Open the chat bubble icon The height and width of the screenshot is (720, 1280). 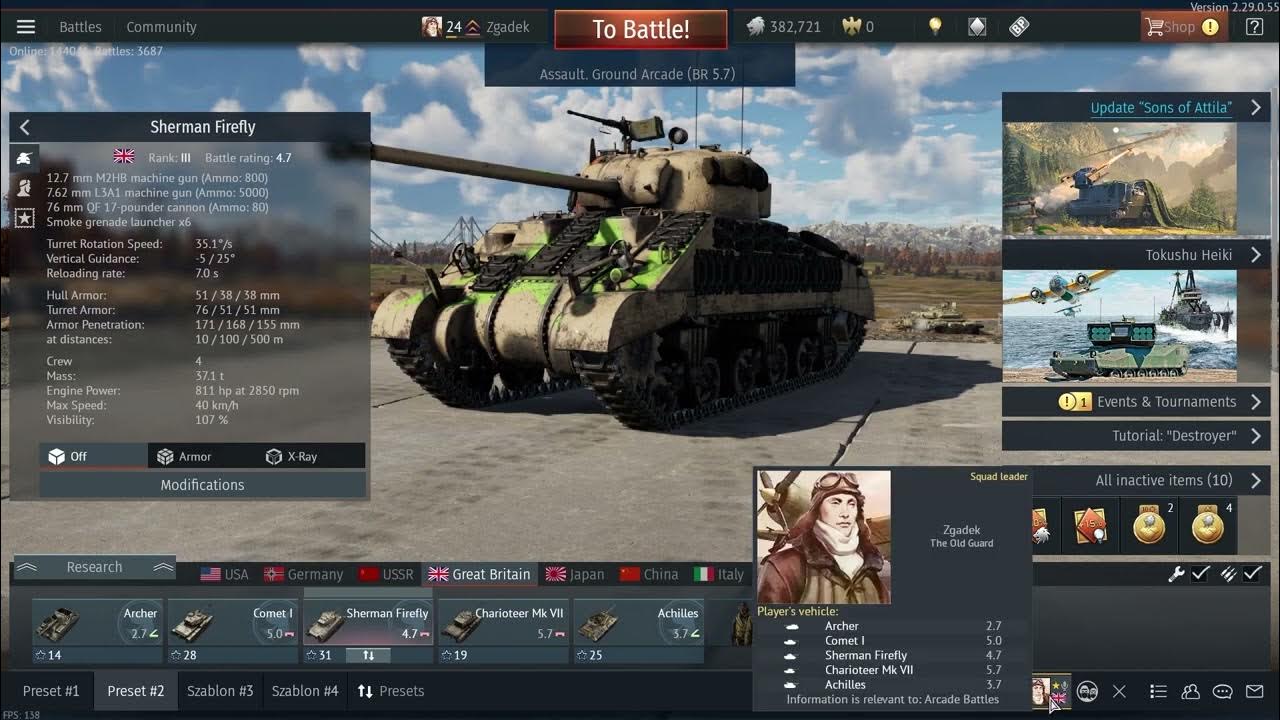[x=1222, y=691]
